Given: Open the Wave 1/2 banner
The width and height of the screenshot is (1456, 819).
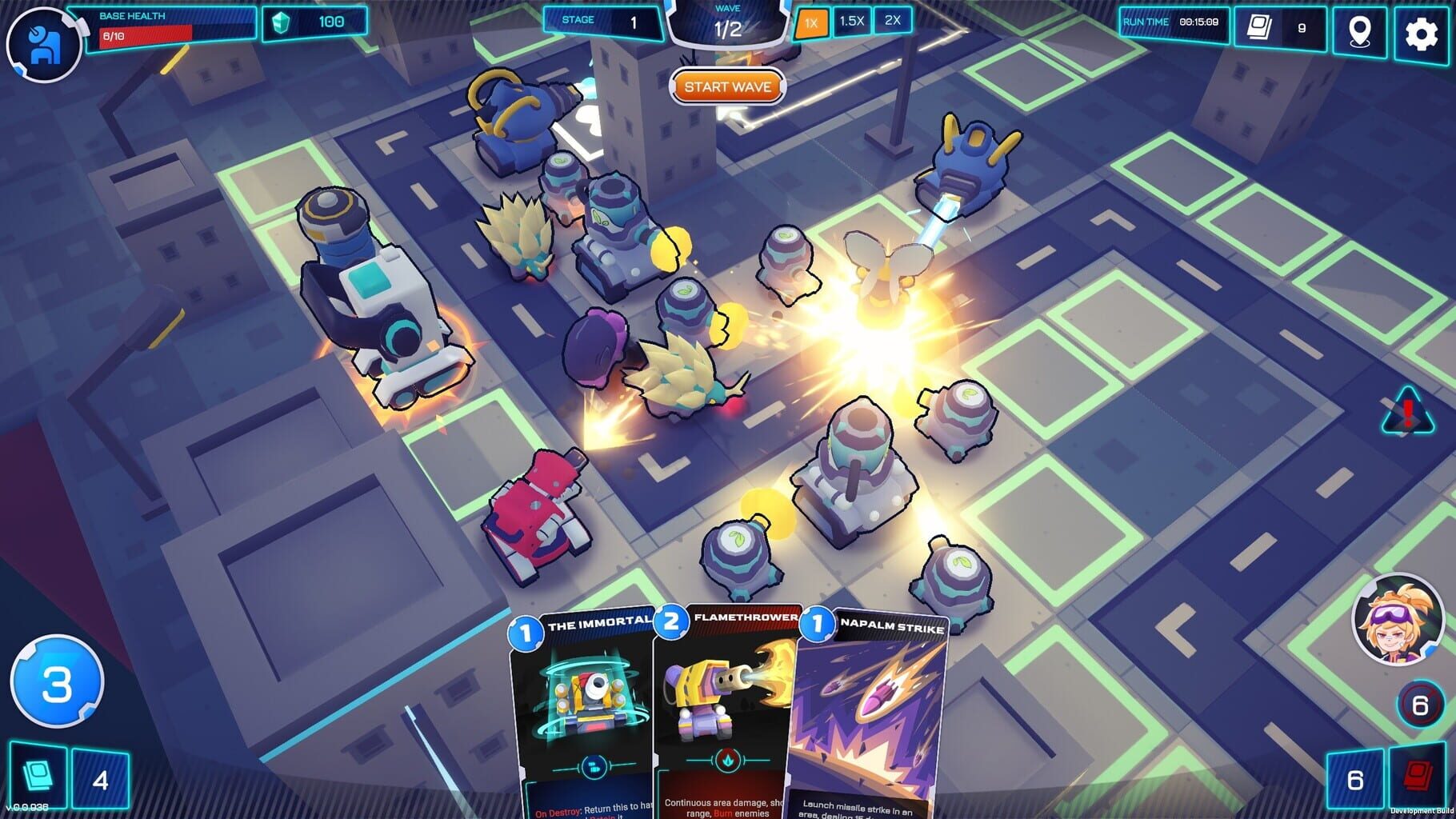Looking at the screenshot, I should tap(728, 21).
